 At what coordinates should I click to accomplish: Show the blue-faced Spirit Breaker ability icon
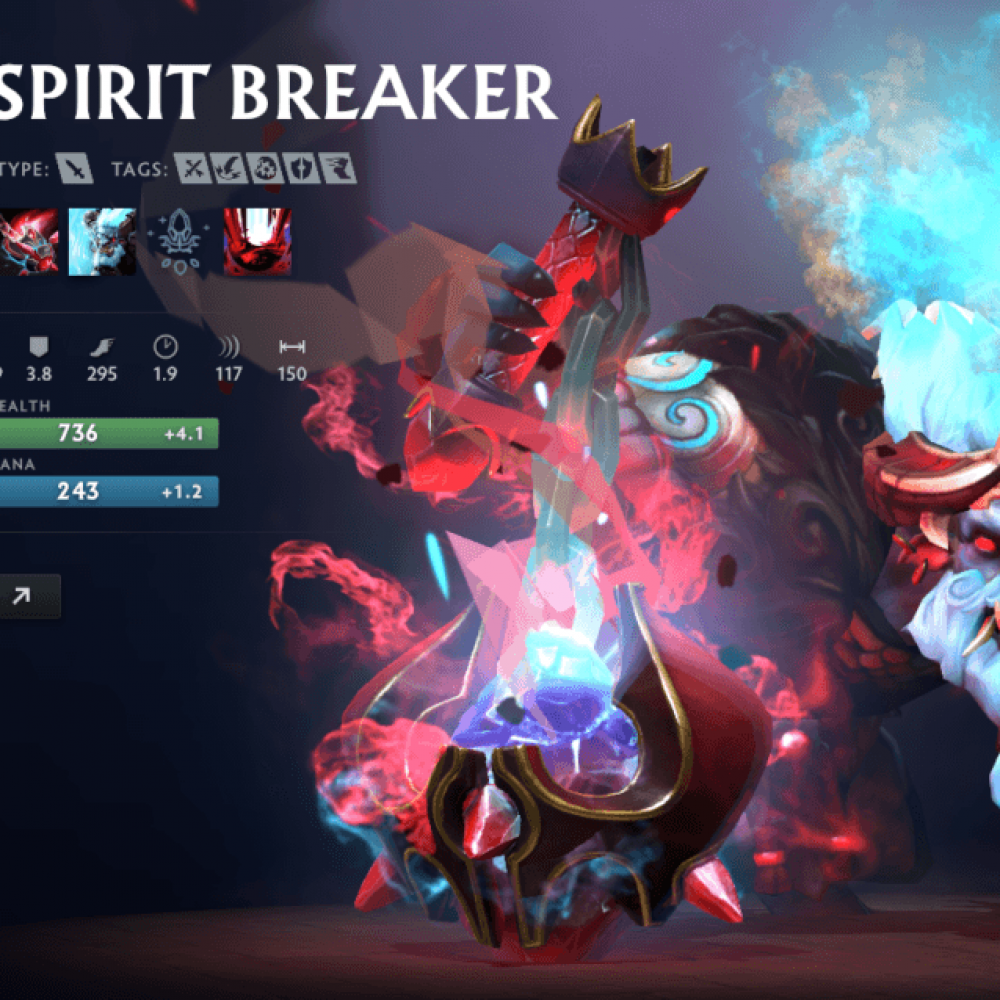[102, 241]
